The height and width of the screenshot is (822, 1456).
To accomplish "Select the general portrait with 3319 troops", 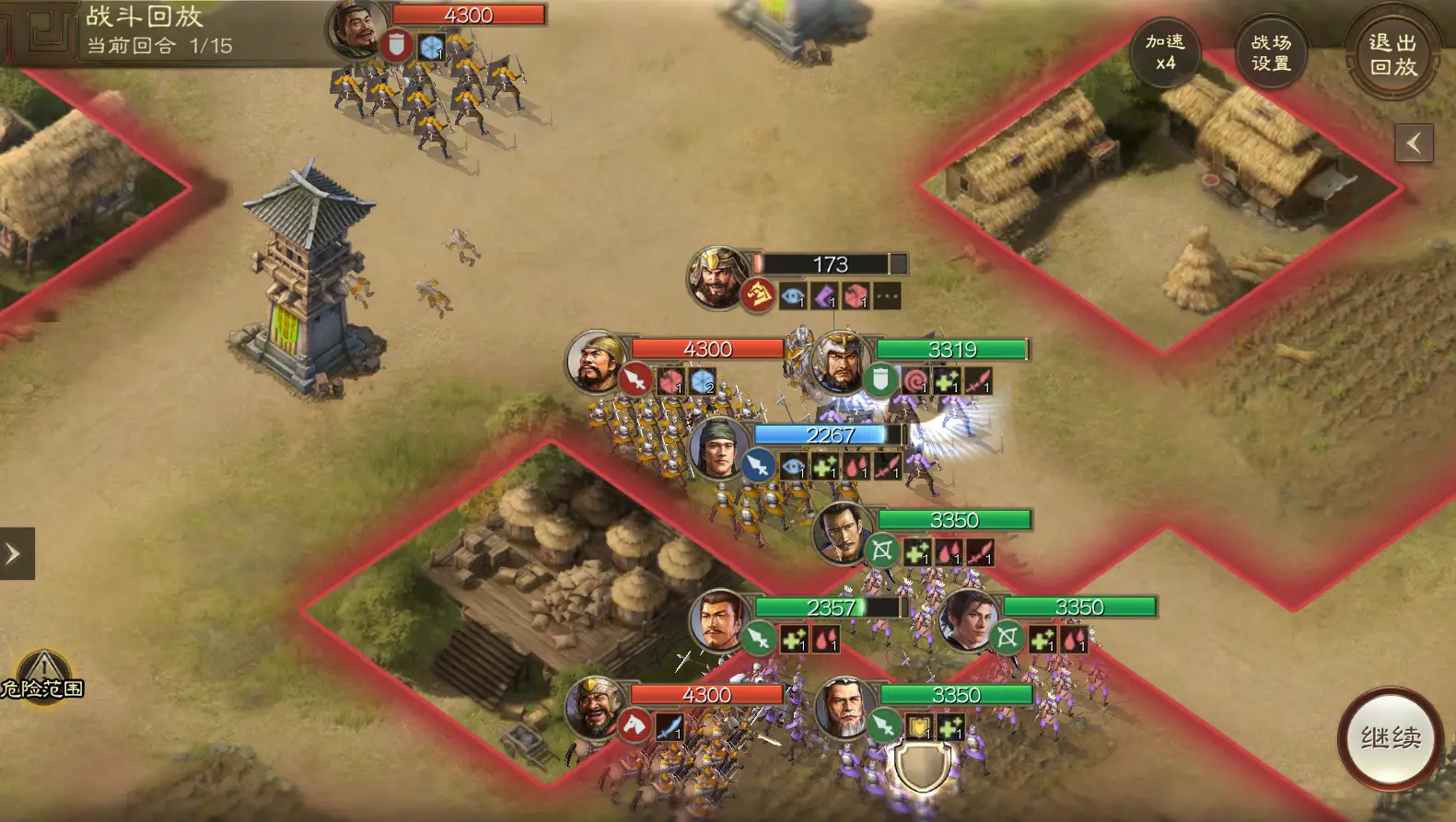I will [x=838, y=361].
